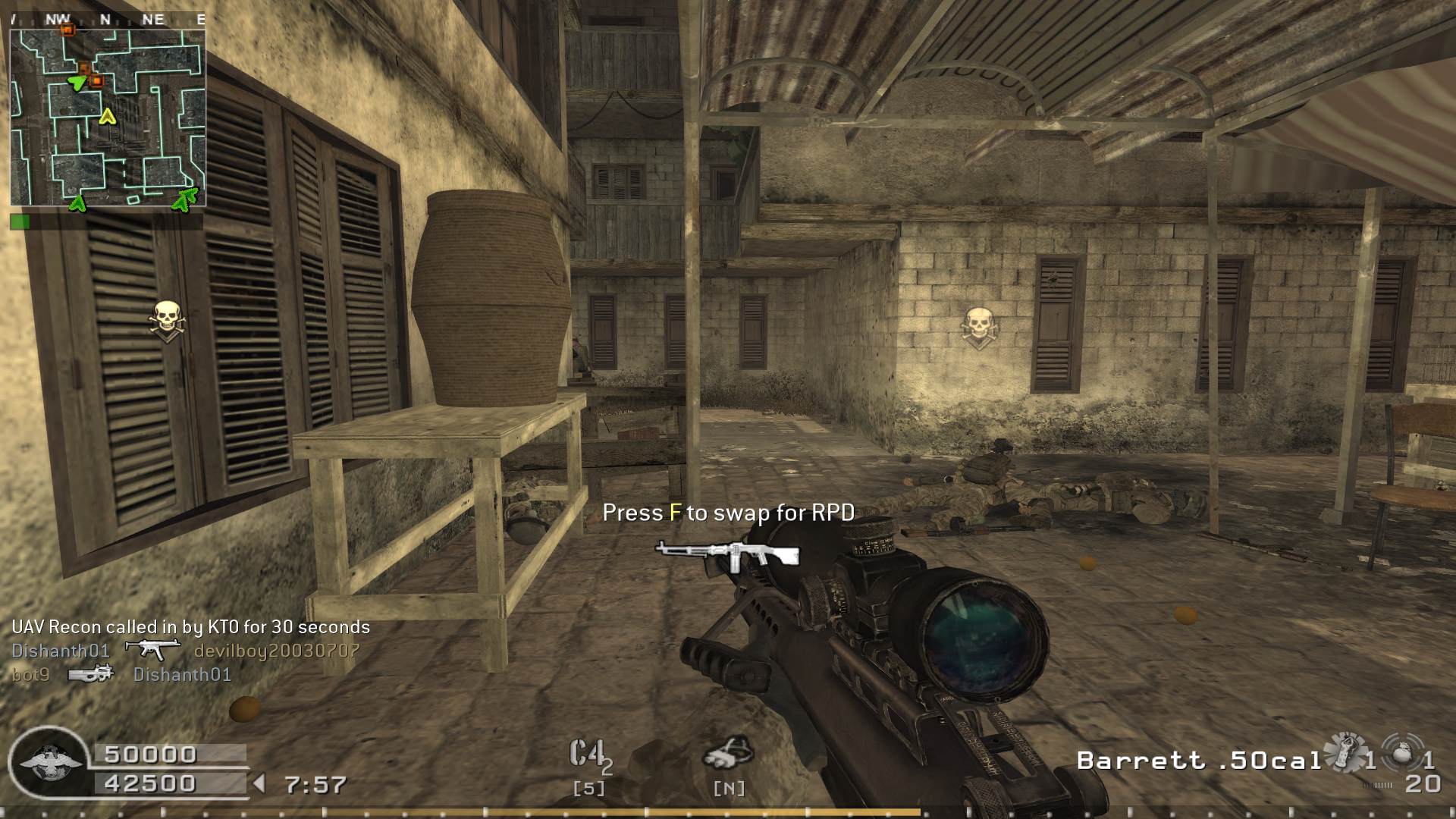Click the skull death marker over the shutters
This screenshot has height=819, width=1456.
167,321
